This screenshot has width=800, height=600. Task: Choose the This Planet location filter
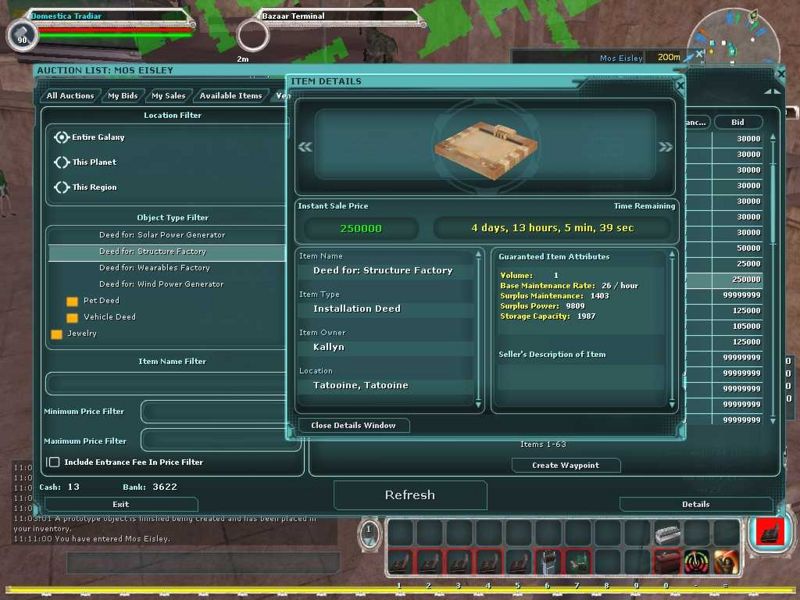point(62,162)
